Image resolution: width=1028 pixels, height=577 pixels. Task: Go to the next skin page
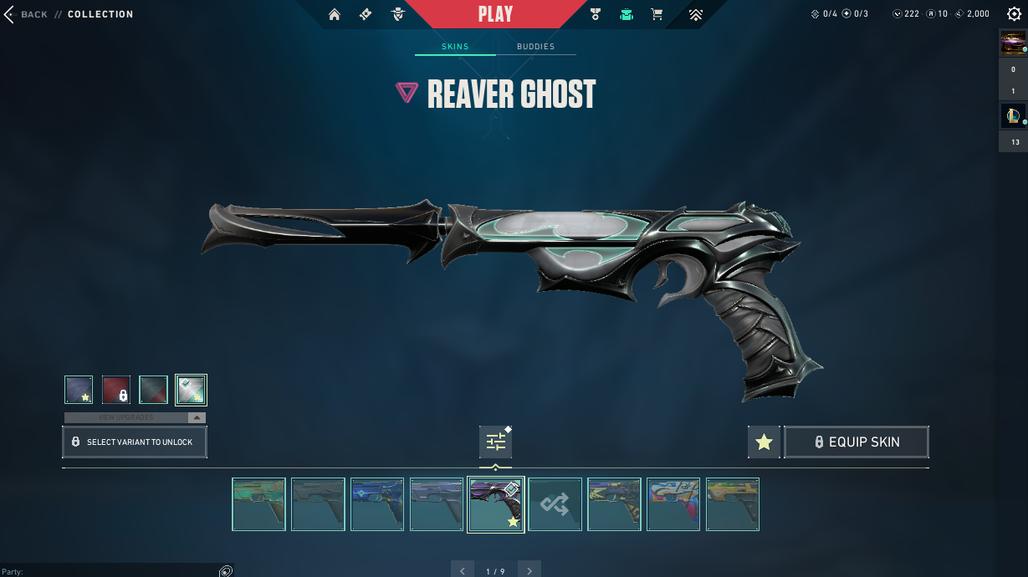pyautogui.click(x=529, y=571)
